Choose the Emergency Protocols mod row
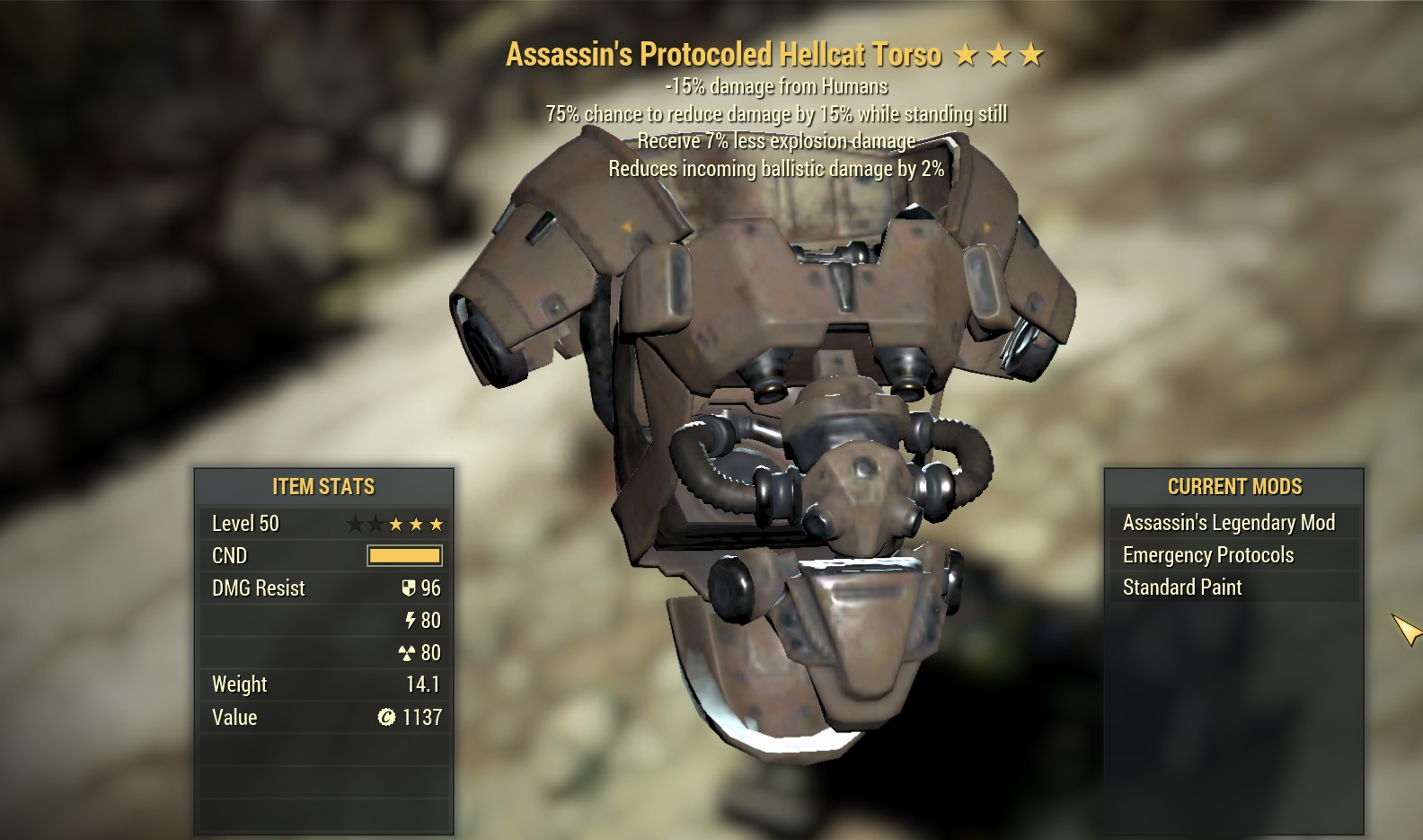The image size is (1423, 840). (1208, 555)
